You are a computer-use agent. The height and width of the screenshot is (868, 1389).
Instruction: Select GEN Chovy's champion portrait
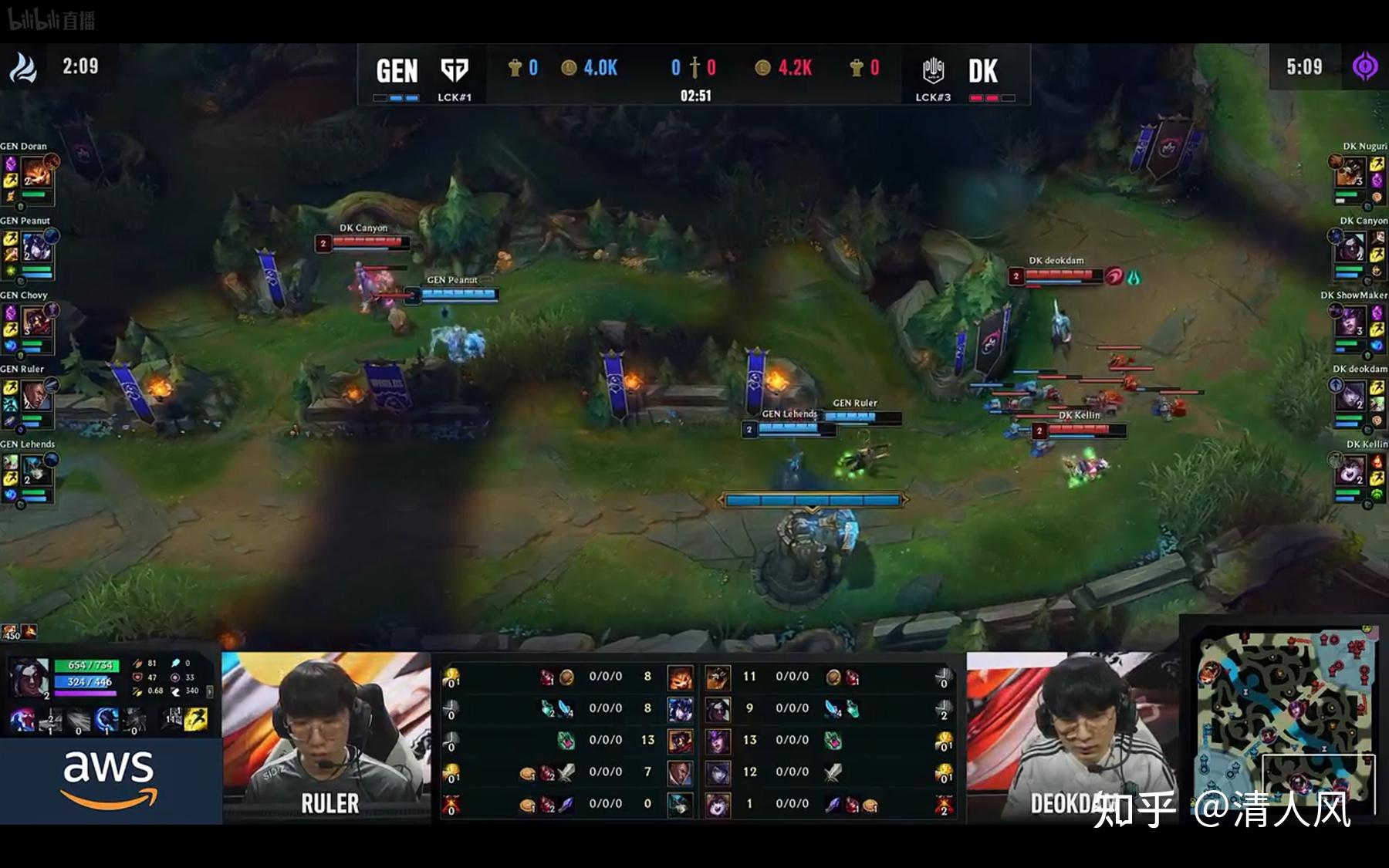pos(35,322)
